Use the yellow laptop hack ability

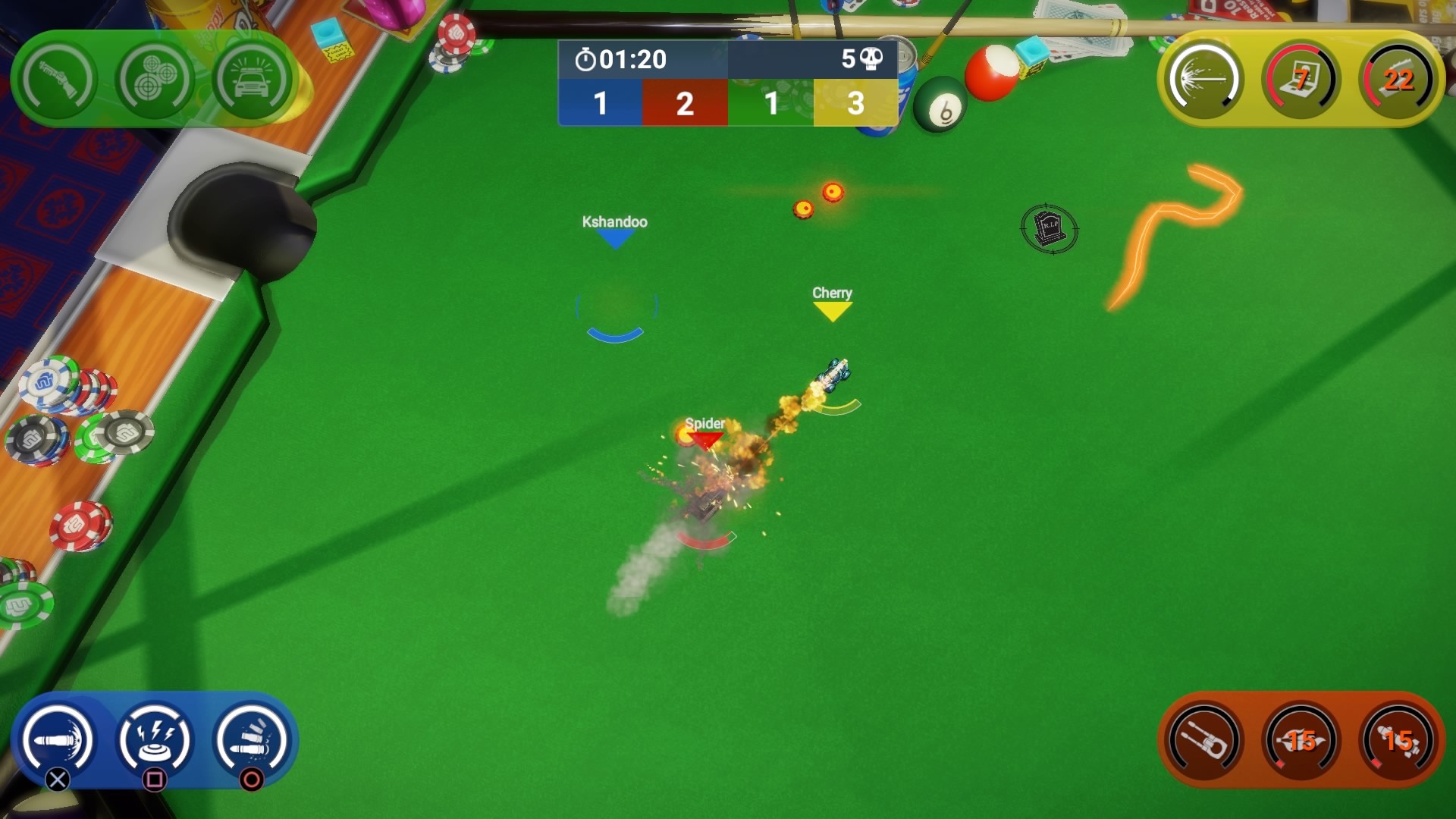click(x=1301, y=80)
